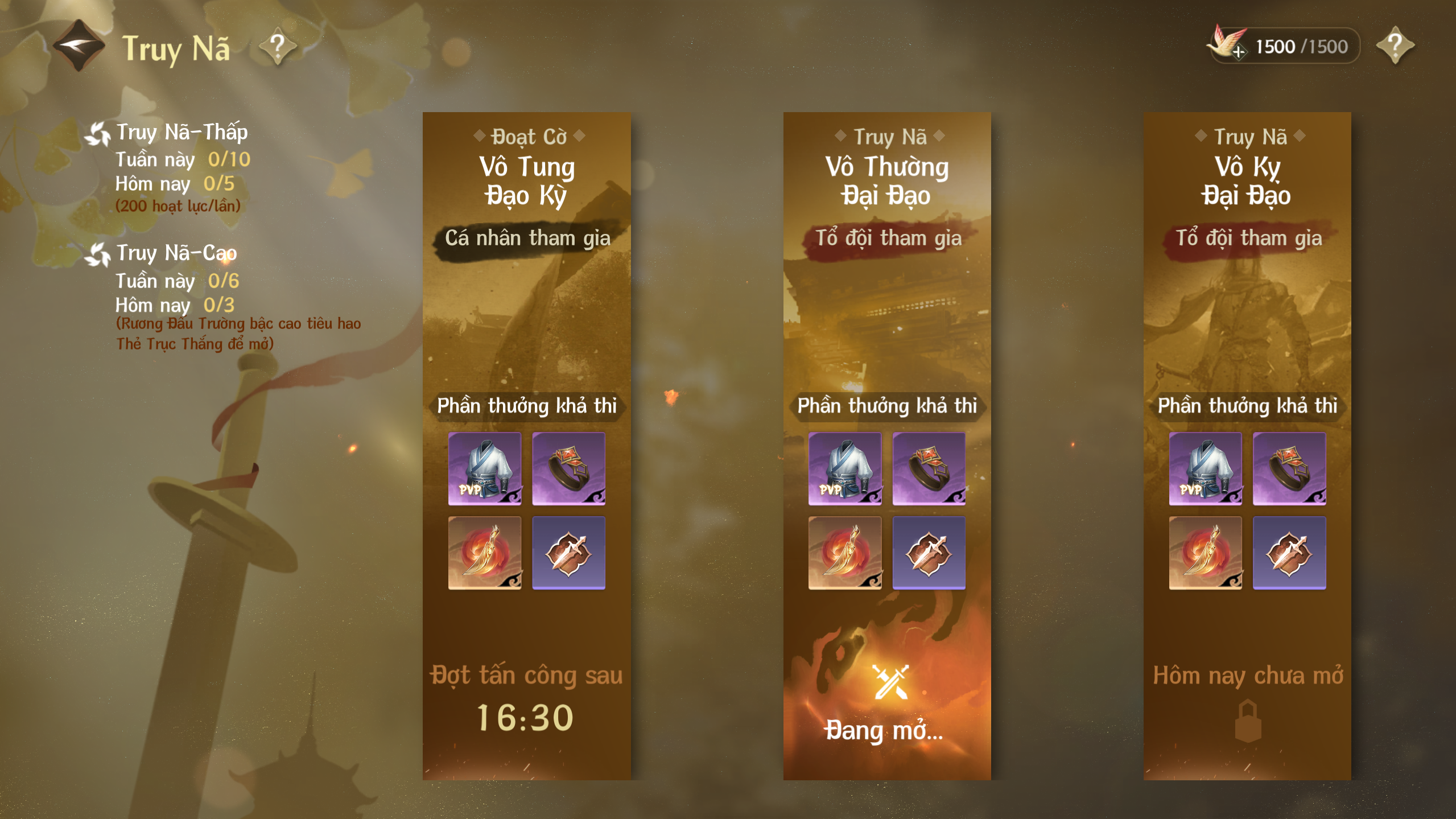View flaming blade reward in Vô Tung card
Image resolution: width=1456 pixels, height=819 pixels.
(484, 553)
